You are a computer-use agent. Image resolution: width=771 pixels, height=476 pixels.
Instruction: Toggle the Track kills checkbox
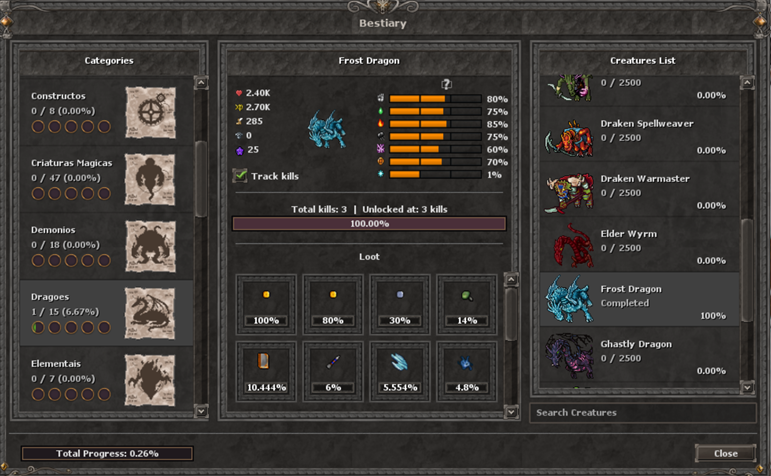[x=240, y=176]
